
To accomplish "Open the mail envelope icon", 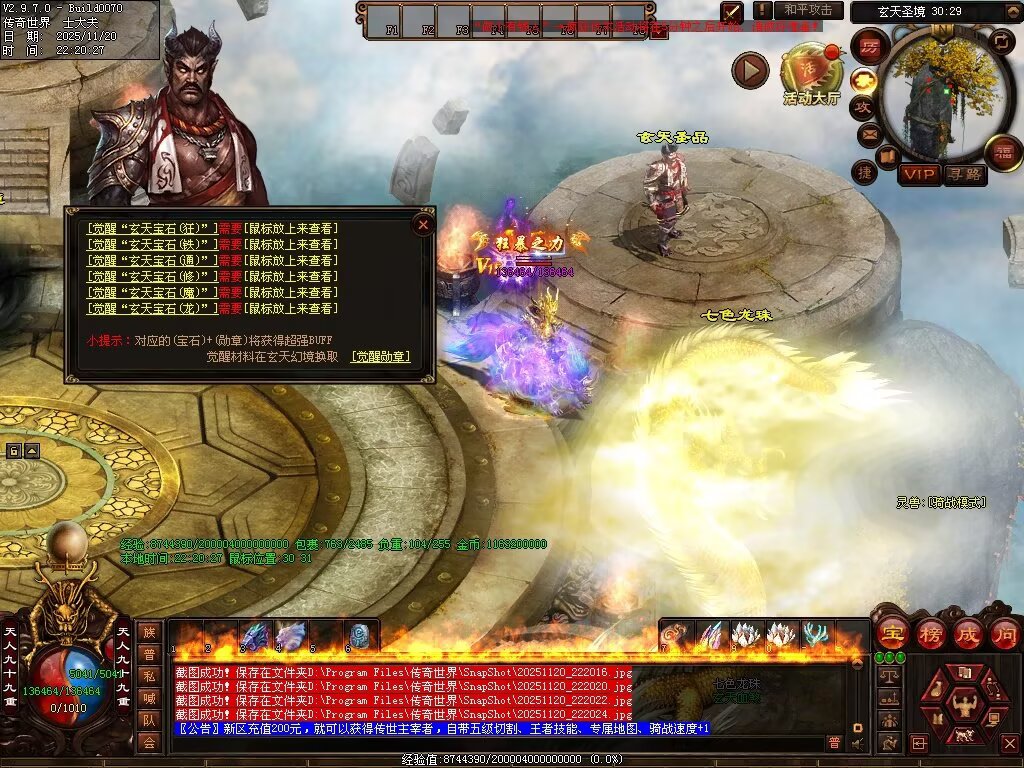I will tap(869, 133).
